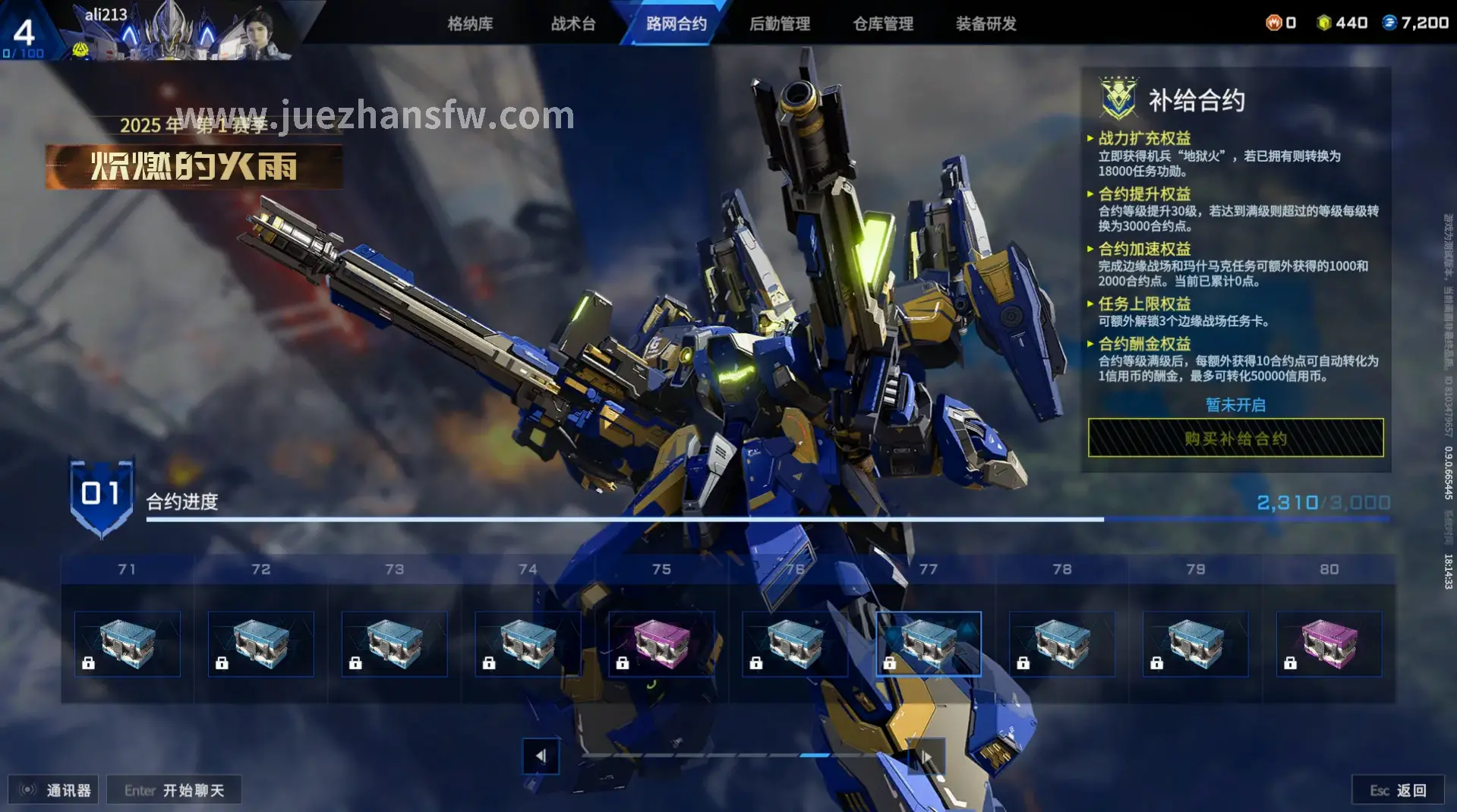The width and height of the screenshot is (1457, 812).
Task: Click the 开始聊天 chat input box
Action: pyautogui.click(x=175, y=790)
